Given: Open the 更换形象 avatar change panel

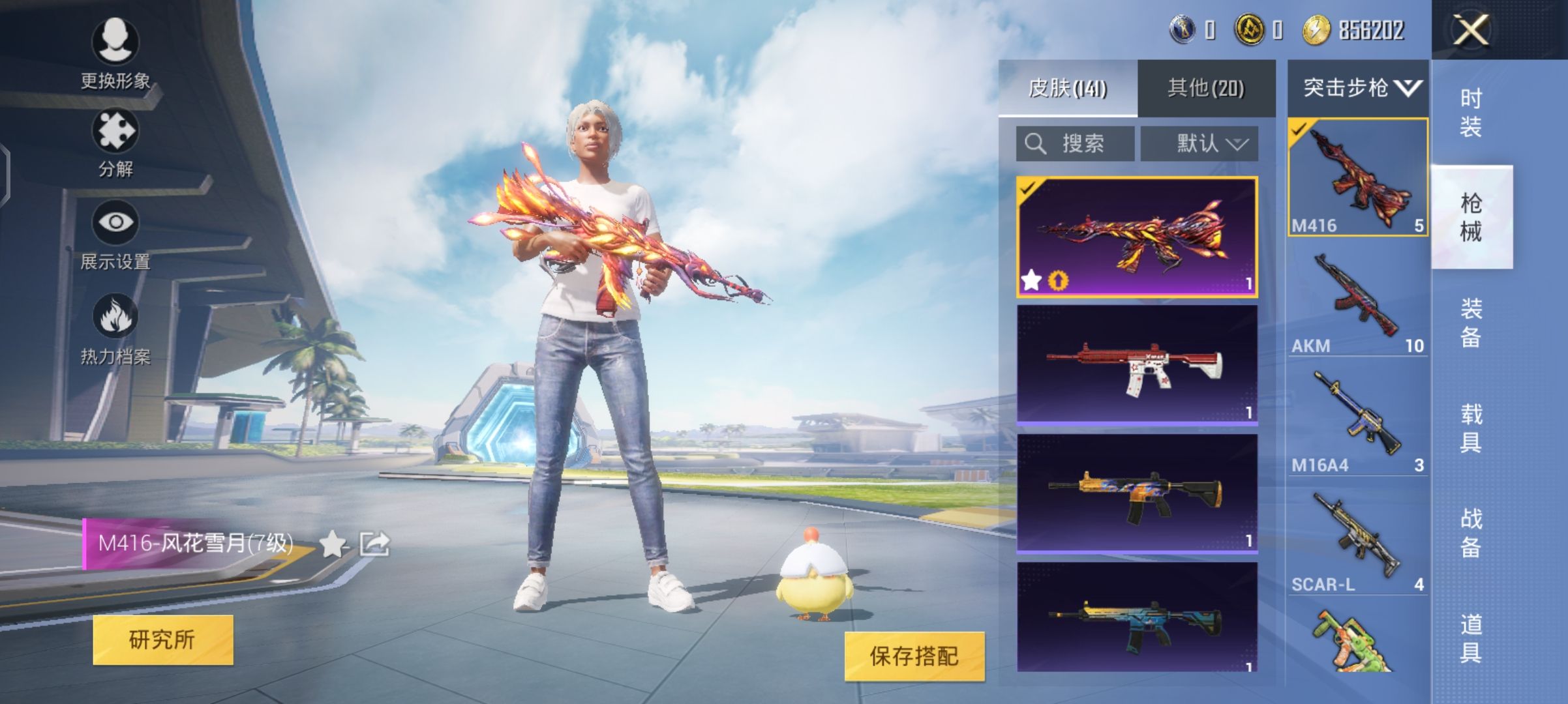Looking at the screenshot, I should point(116,51).
